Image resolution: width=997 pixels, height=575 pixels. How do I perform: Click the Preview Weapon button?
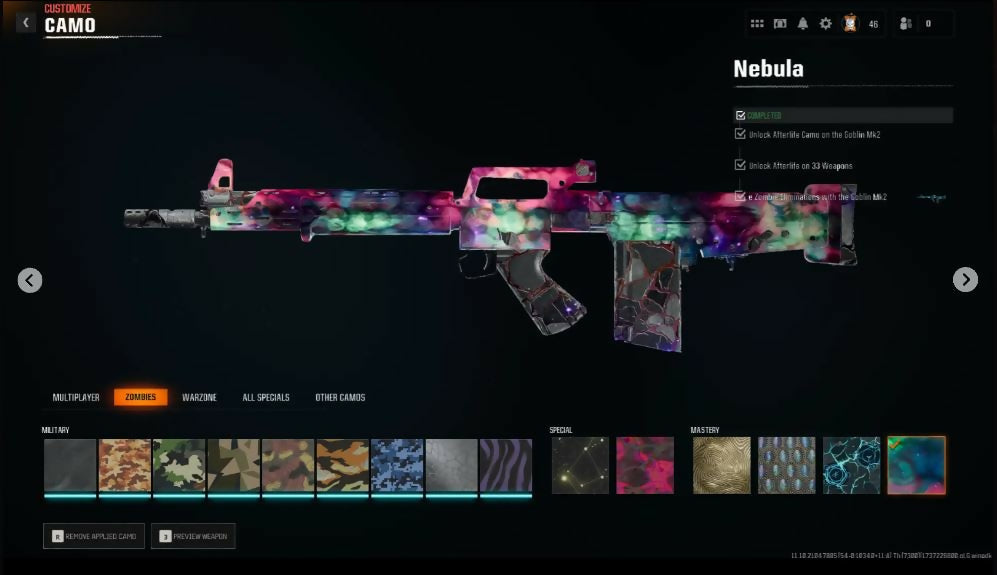point(193,536)
